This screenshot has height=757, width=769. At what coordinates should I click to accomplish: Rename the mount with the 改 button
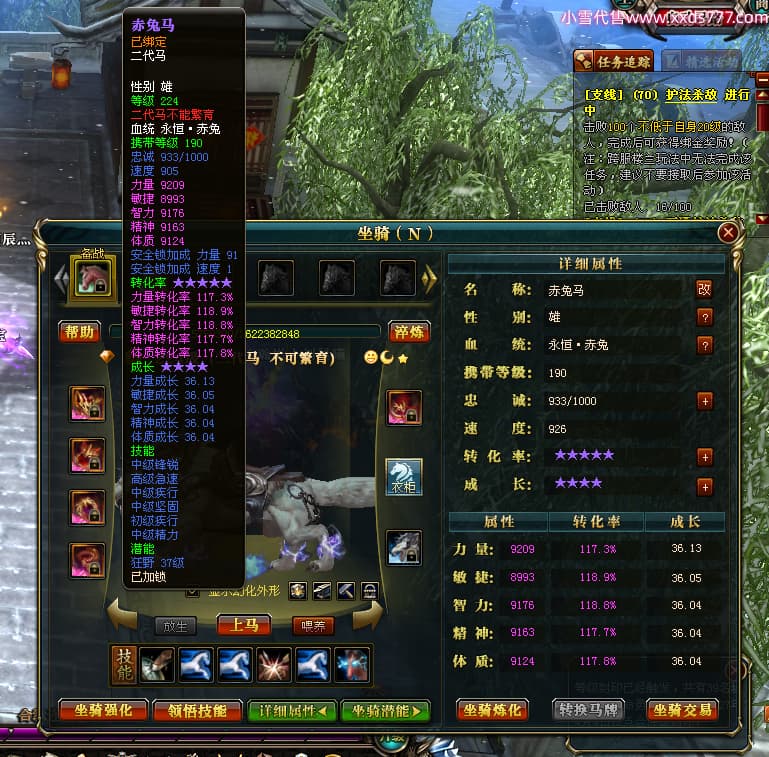click(705, 289)
